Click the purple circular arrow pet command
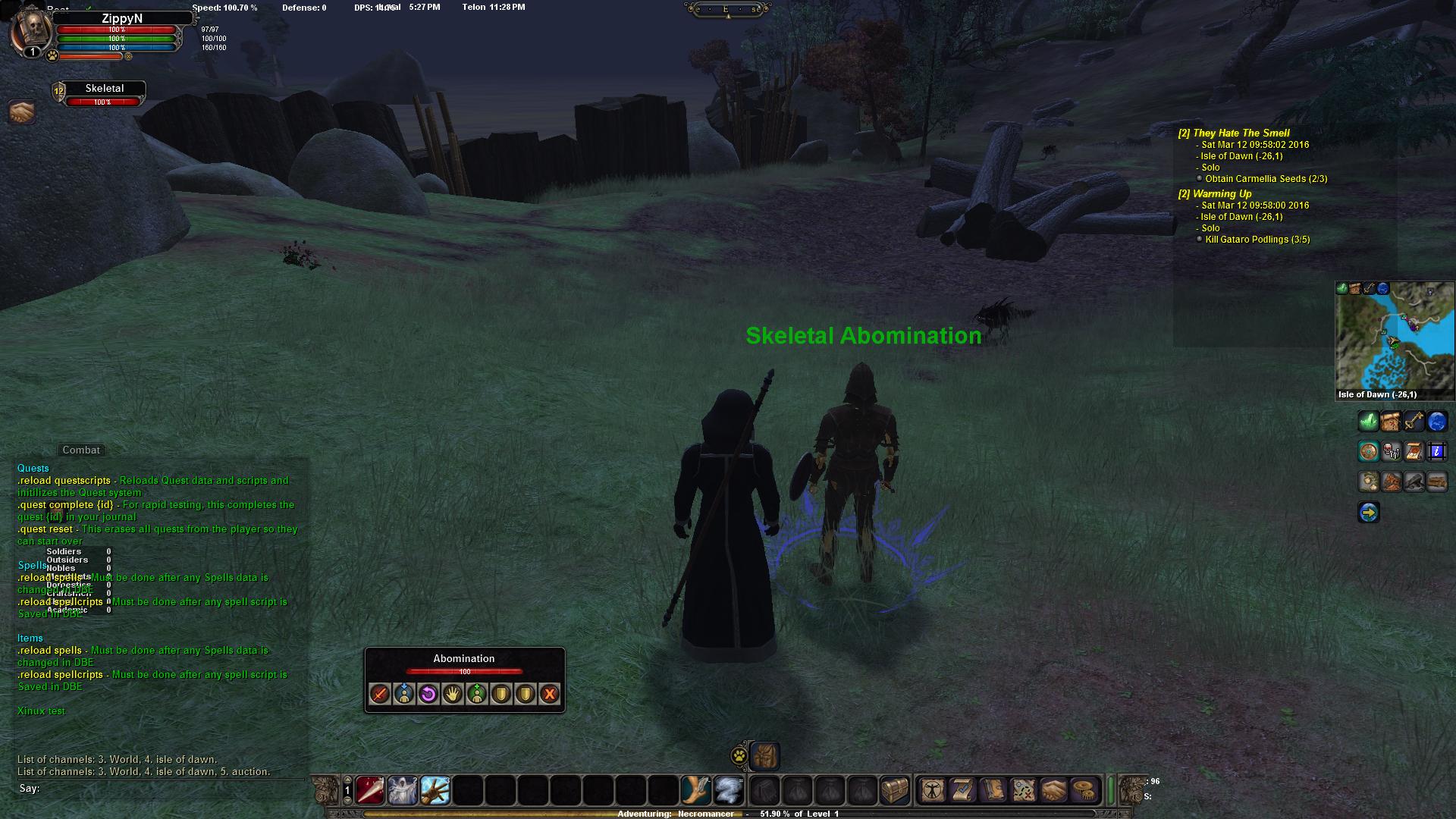The height and width of the screenshot is (819, 1456). pos(428,694)
